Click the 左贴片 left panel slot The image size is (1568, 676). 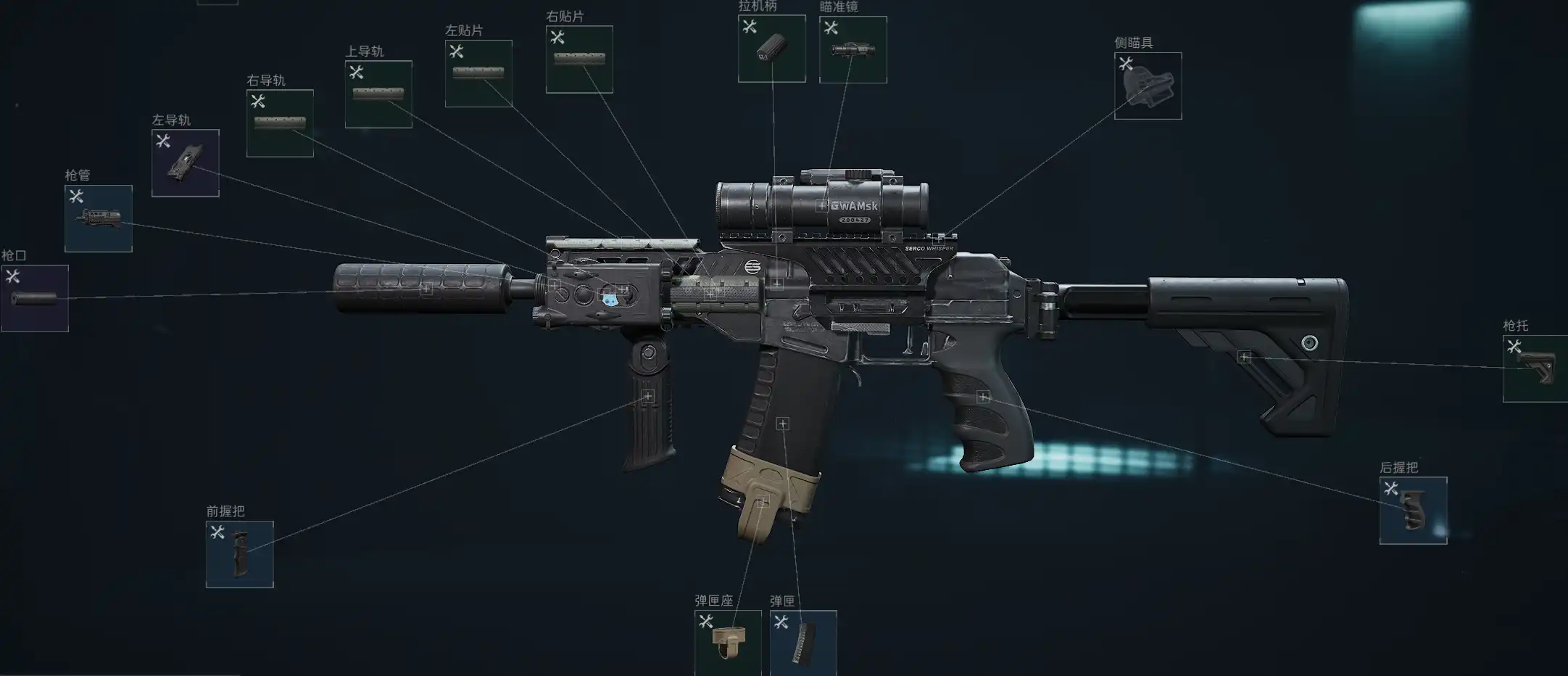pyautogui.click(x=478, y=73)
